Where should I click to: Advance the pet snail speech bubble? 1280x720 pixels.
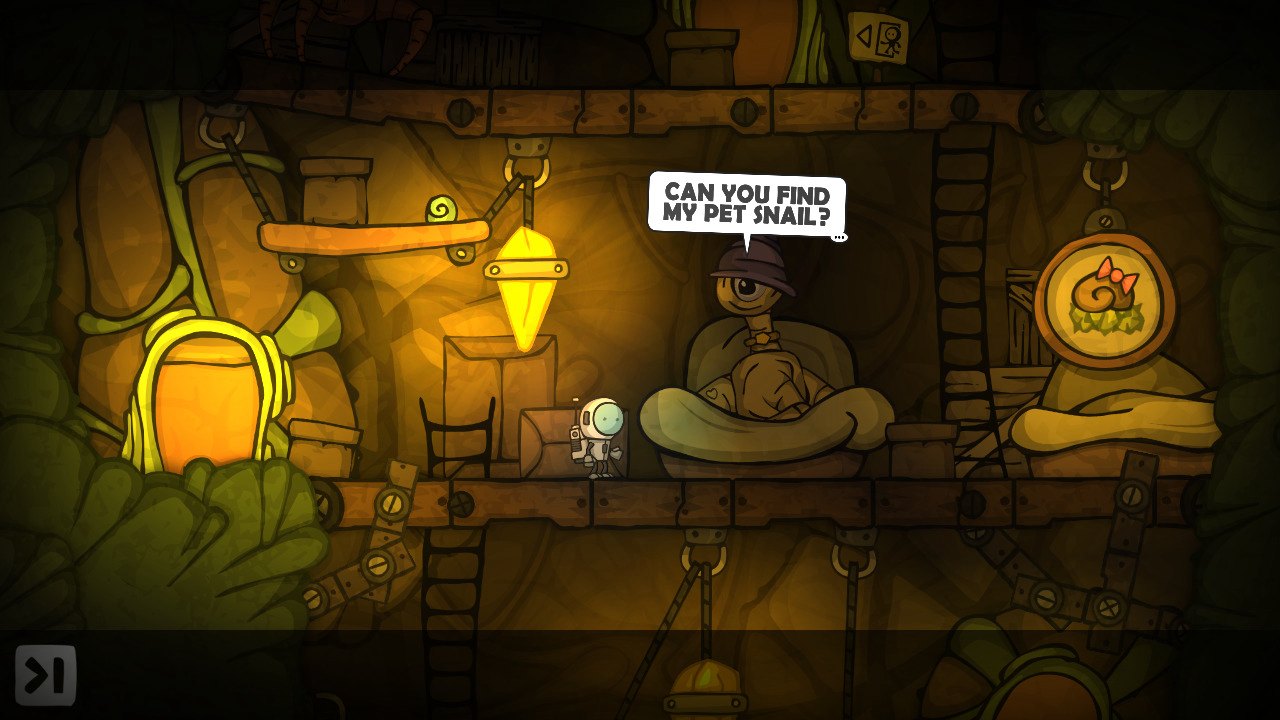tap(746, 203)
